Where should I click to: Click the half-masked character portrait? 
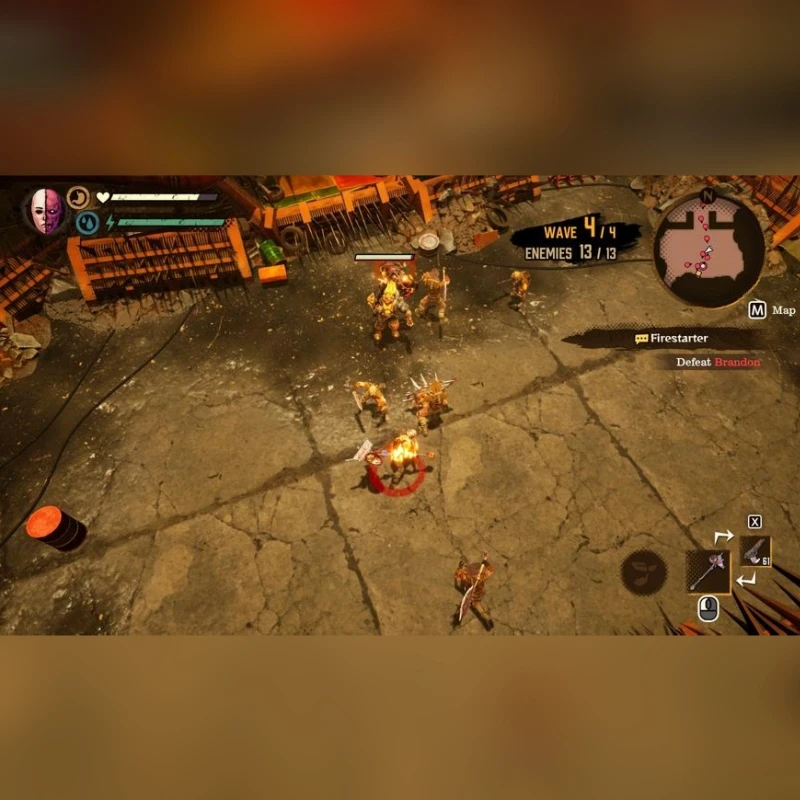[x=46, y=211]
